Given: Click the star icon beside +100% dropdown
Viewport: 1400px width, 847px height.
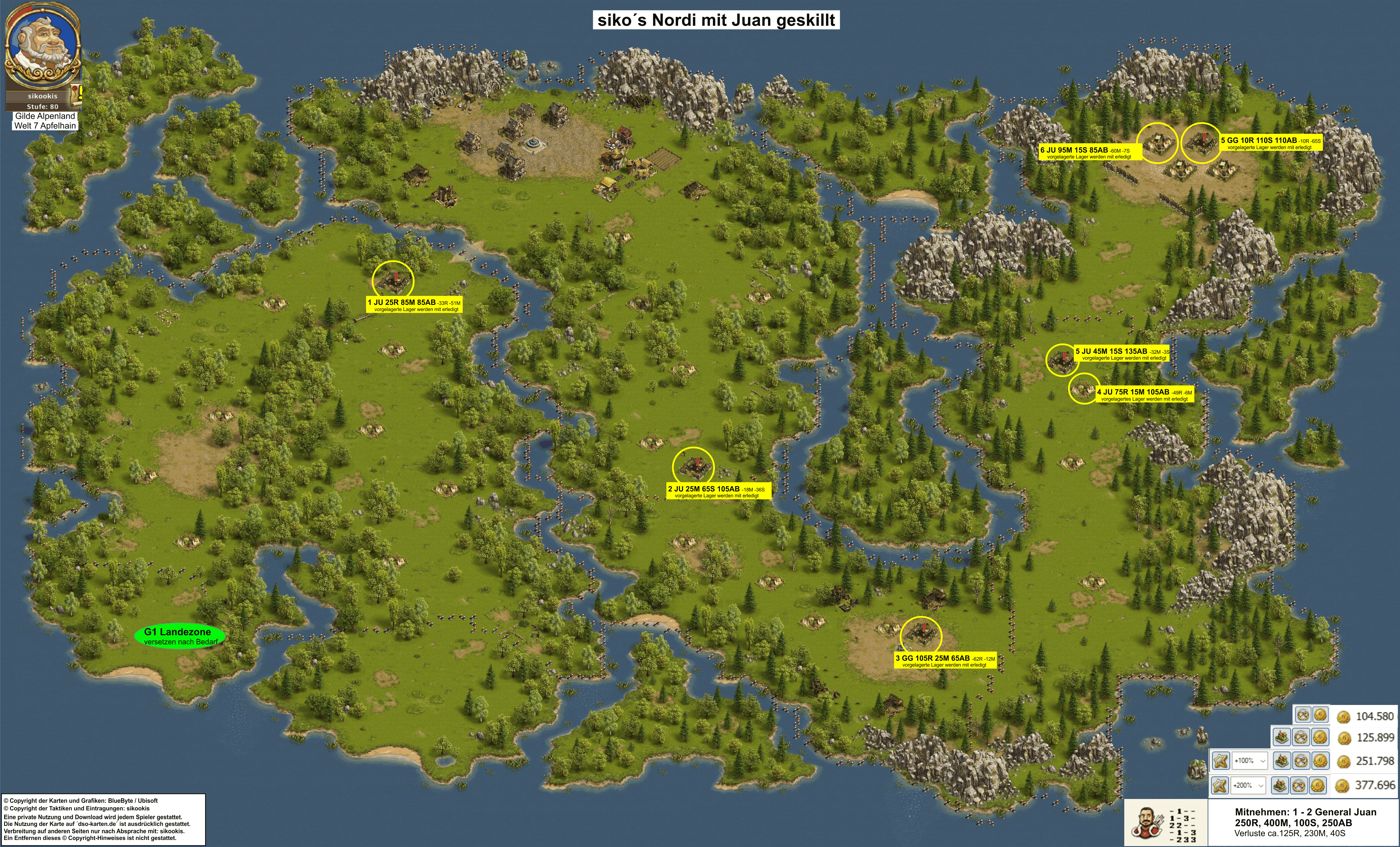Looking at the screenshot, I should (x=1220, y=761).
